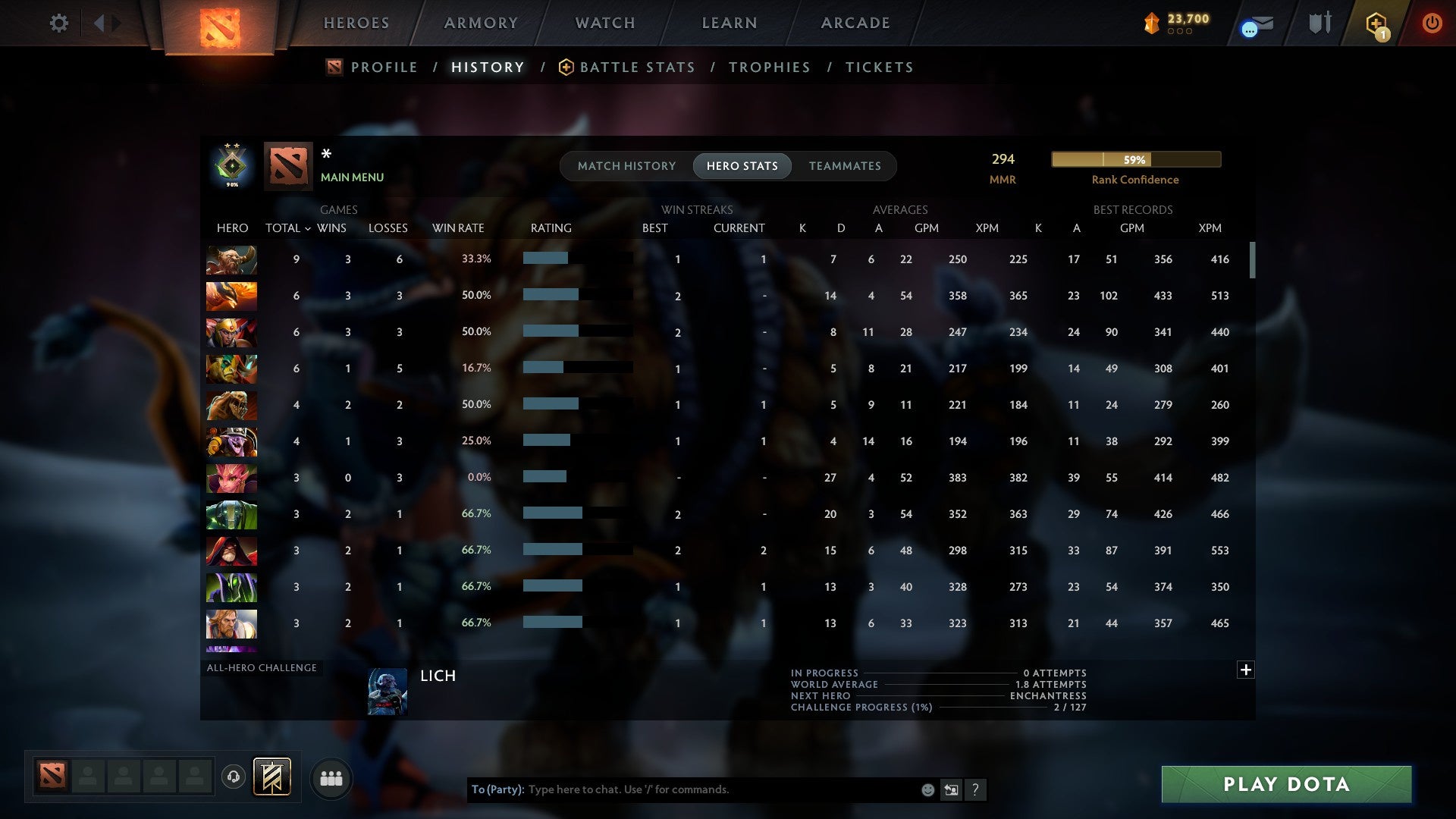The width and height of the screenshot is (1456, 819).
Task: Open the settings gear
Action: point(59,24)
